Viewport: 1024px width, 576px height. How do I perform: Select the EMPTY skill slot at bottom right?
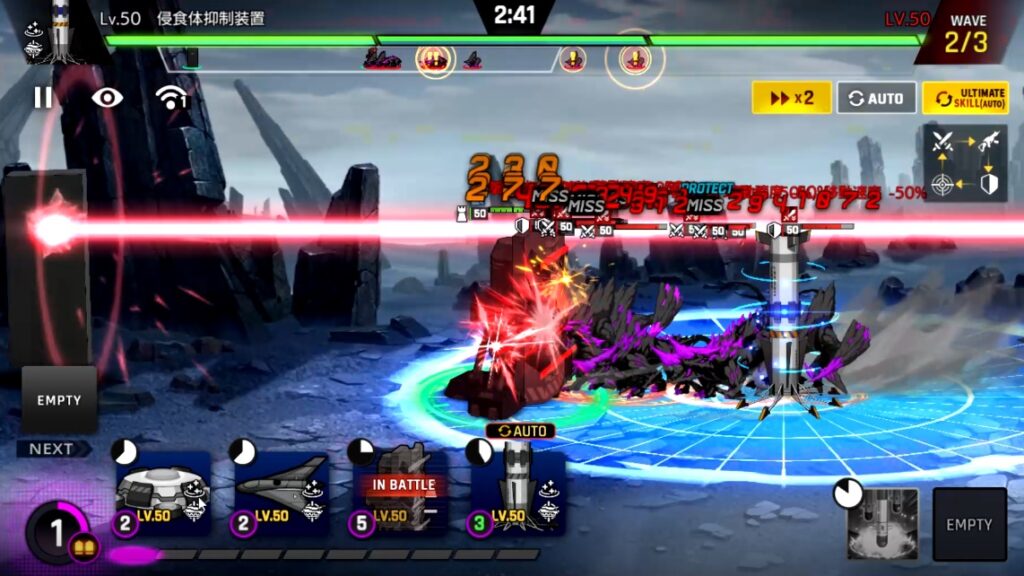coord(969,524)
